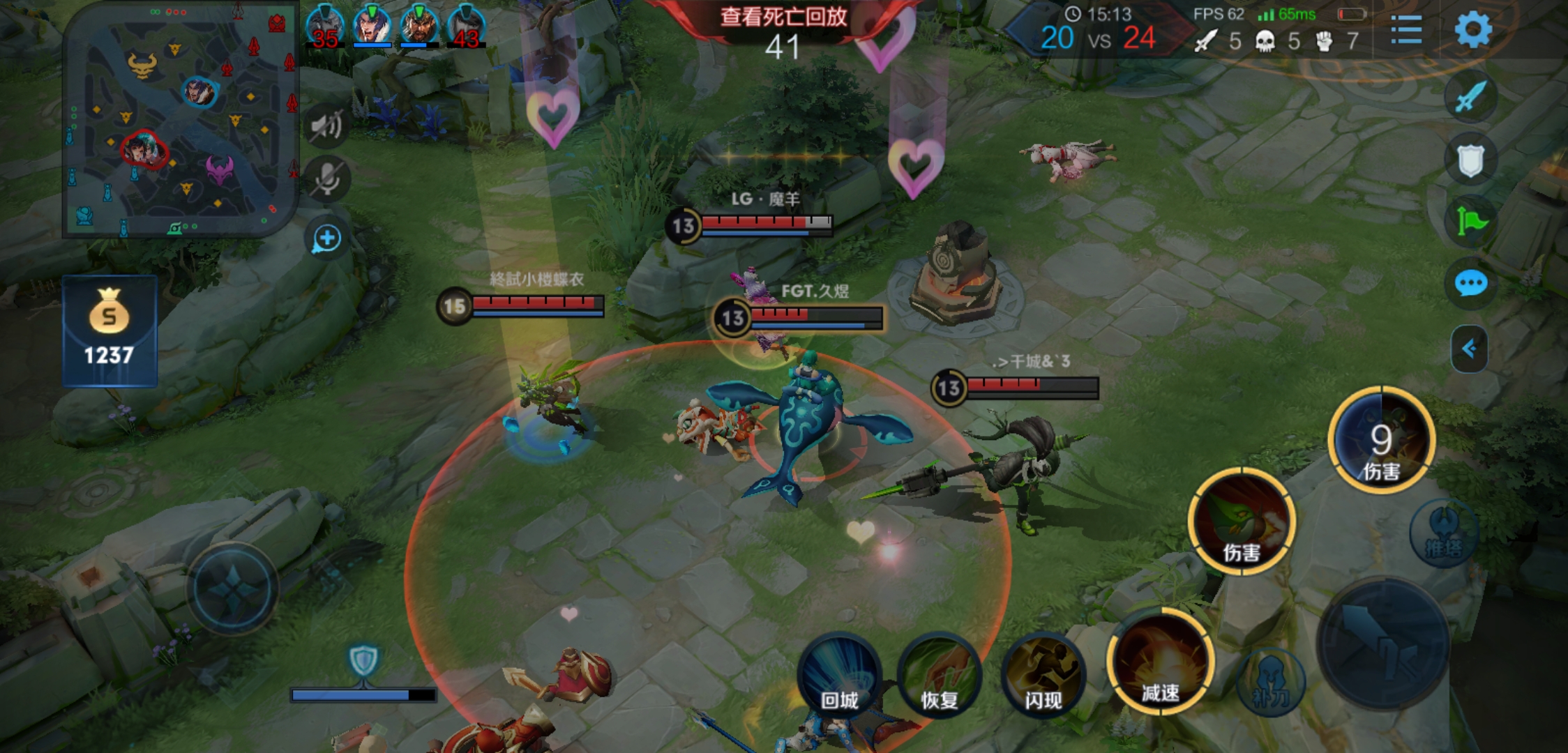Viewport: 1568px width, 753px height.
Task: Open the blue quick chat bubble
Action: click(x=1470, y=284)
